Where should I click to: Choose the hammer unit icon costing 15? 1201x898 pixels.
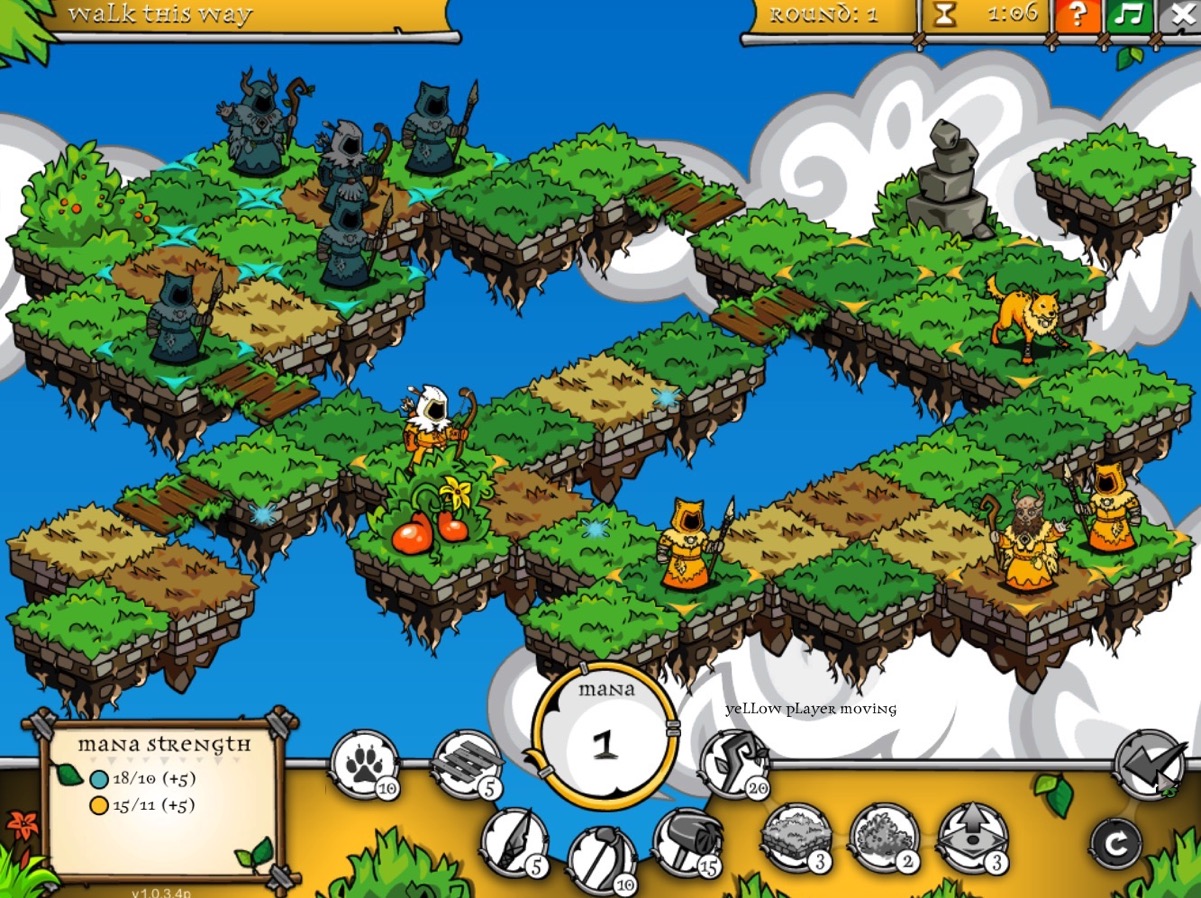tap(688, 842)
